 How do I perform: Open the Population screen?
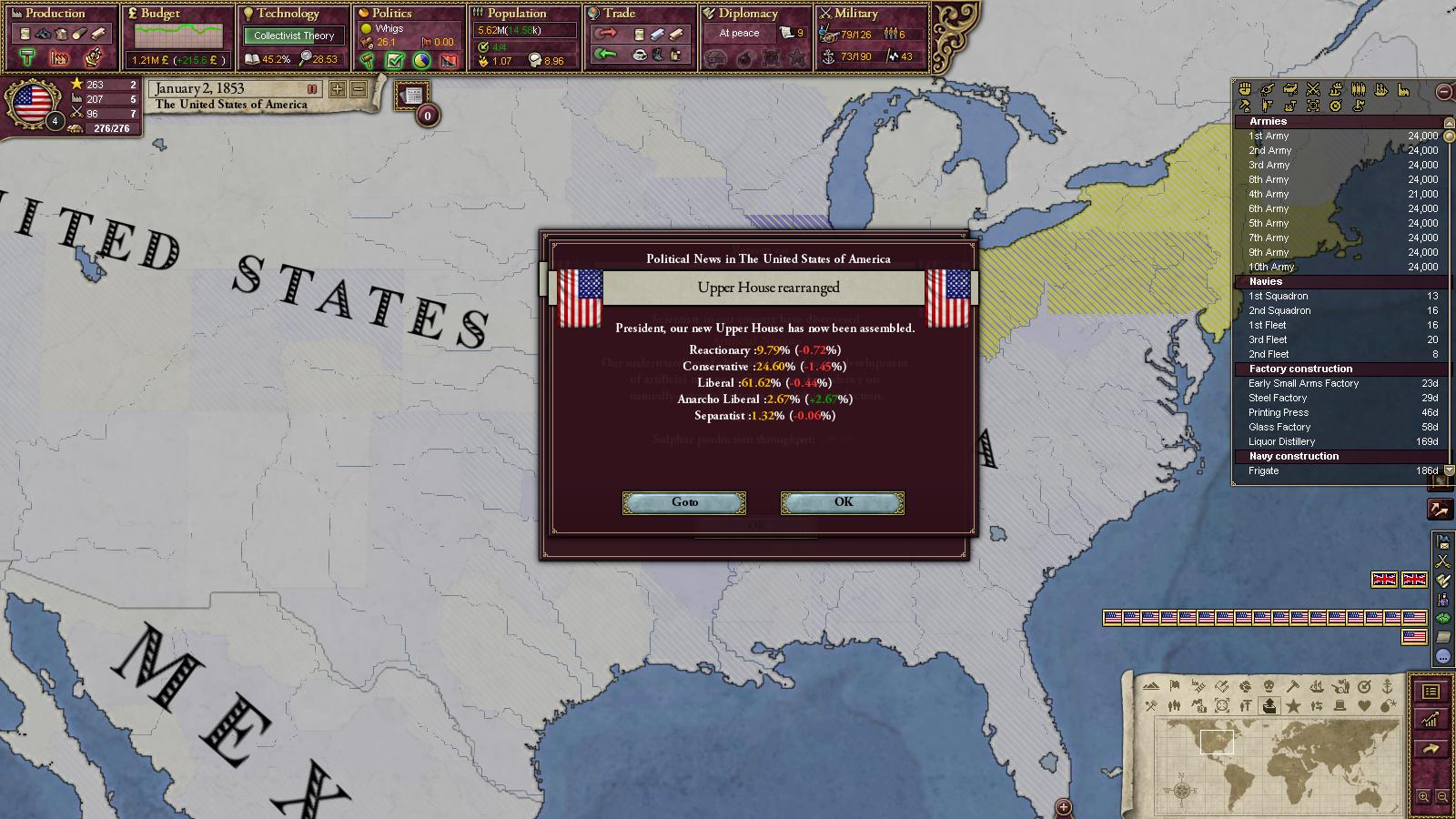pos(516,14)
